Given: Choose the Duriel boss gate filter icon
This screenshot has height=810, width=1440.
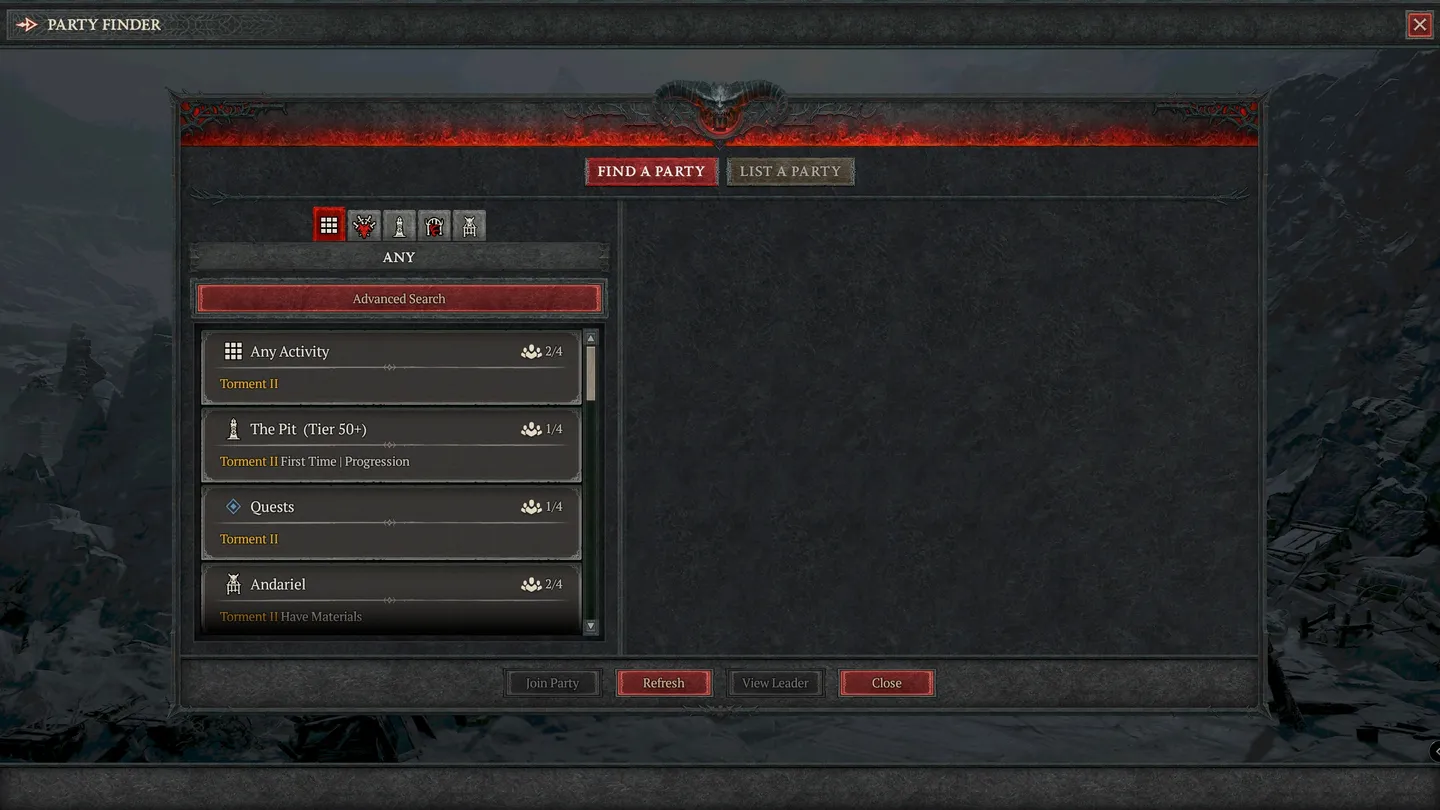Looking at the screenshot, I should click(434, 224).
